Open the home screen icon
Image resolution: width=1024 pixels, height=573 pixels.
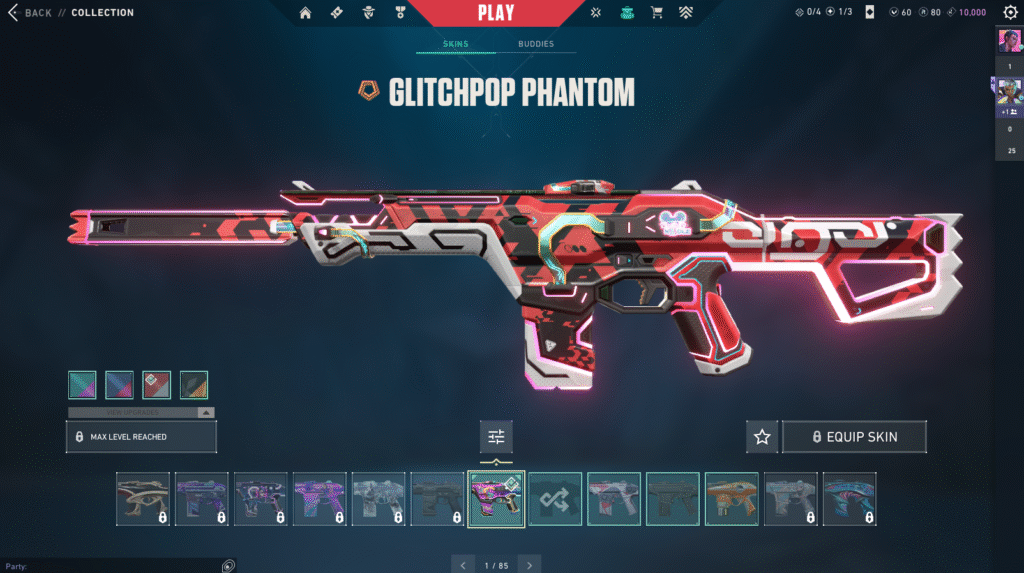click(x=305, y=13)
